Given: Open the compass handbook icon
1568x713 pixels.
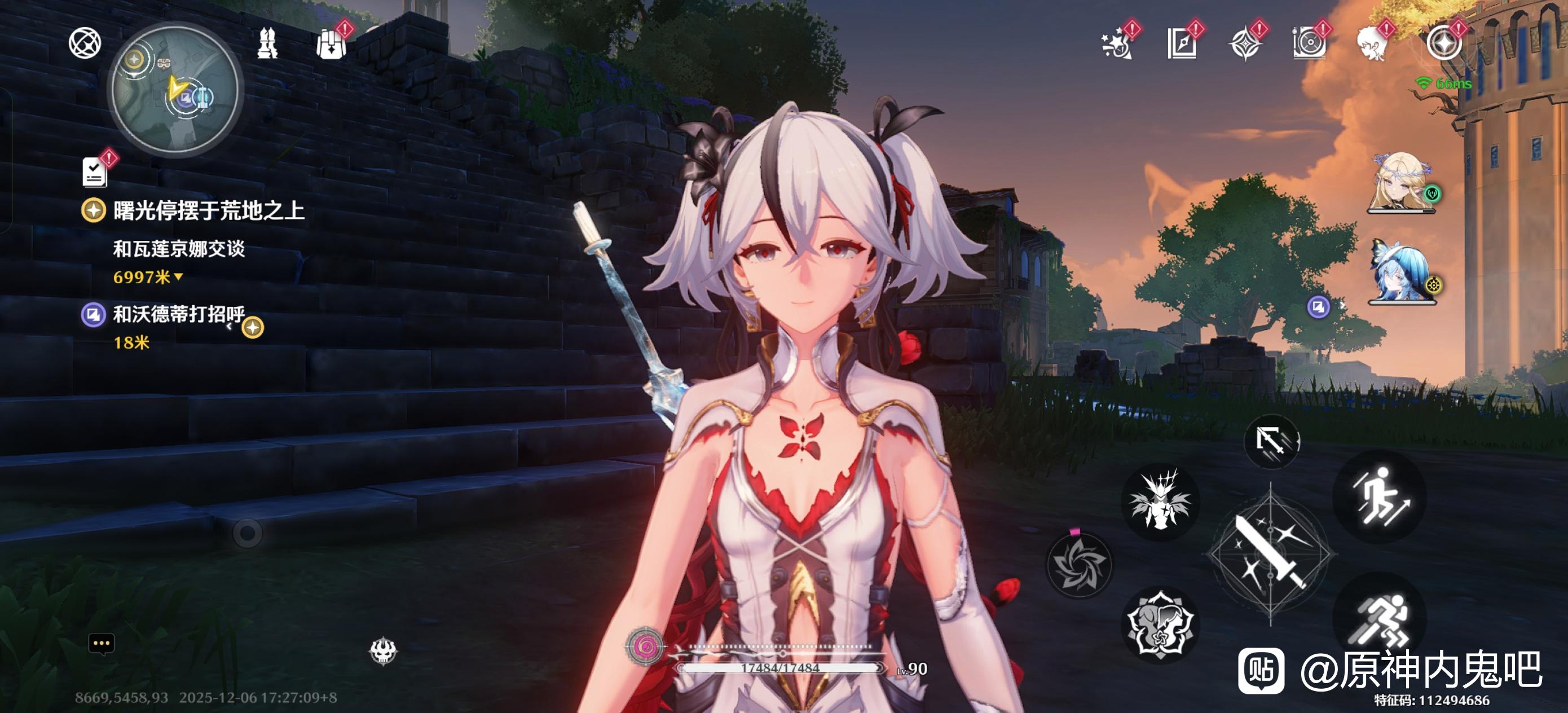Looking at the screenshot, I should tap(1181, 45).
